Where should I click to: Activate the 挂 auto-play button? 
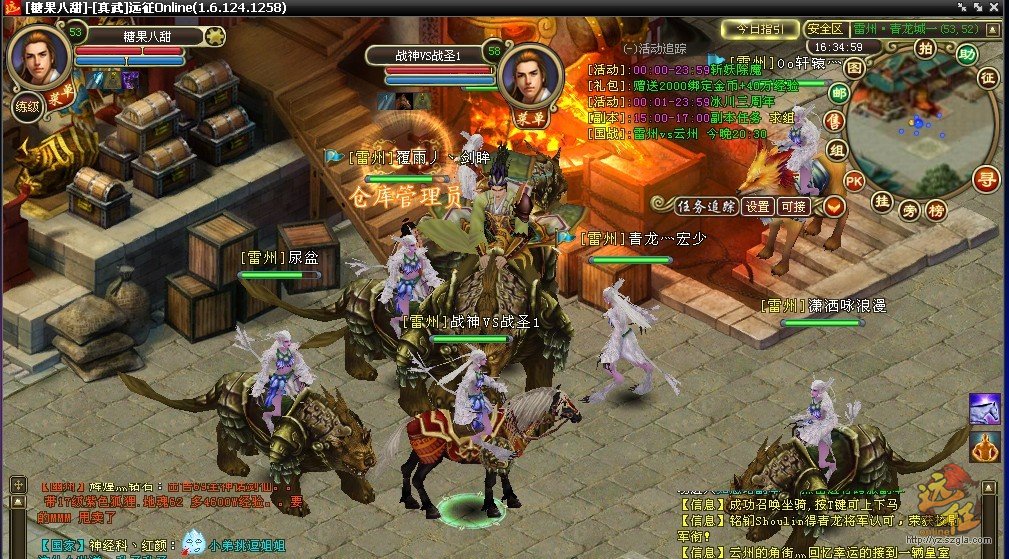(882, 201)
